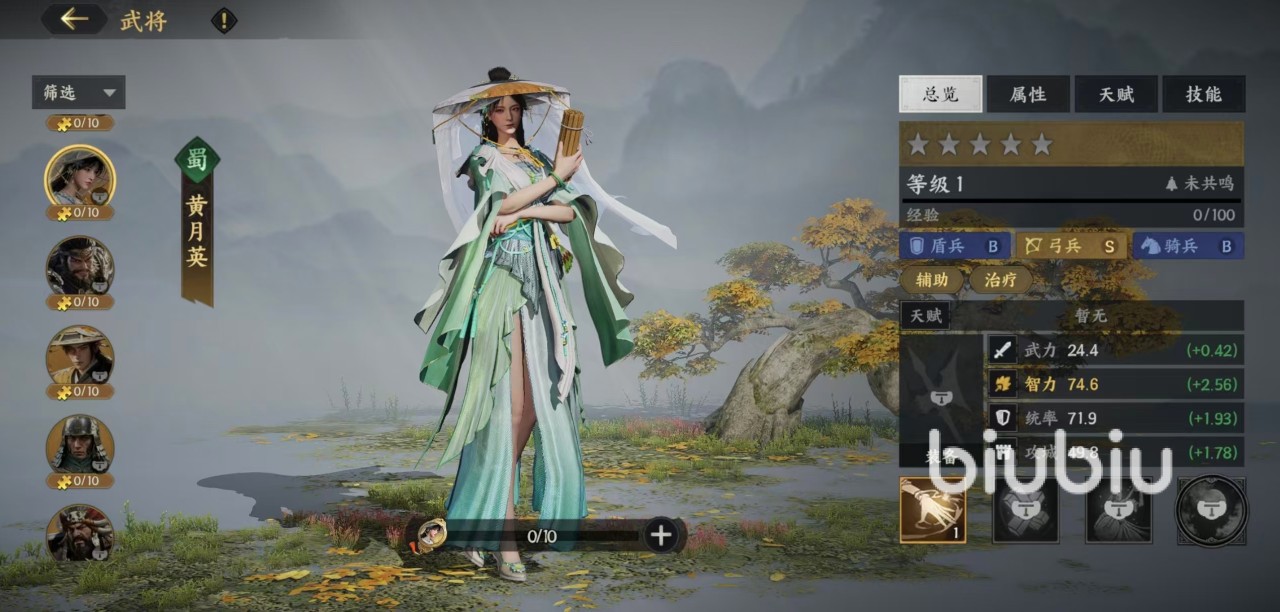1280x612 pixels.
Task: Open the equipped glove item slot
Action: click(x=933, y=510)
